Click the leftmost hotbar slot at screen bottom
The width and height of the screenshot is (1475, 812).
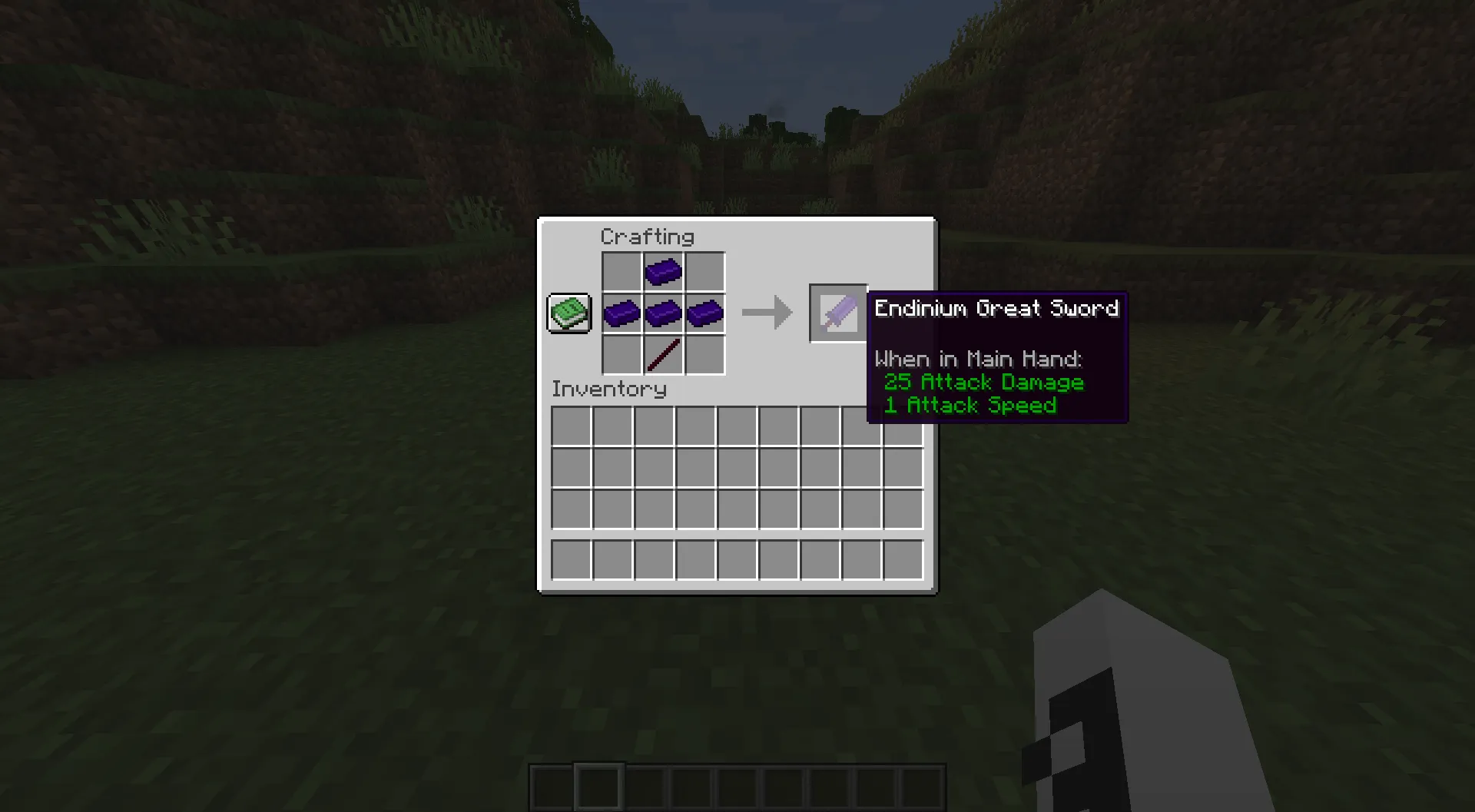pyautogui.click(x=552, y=785)
